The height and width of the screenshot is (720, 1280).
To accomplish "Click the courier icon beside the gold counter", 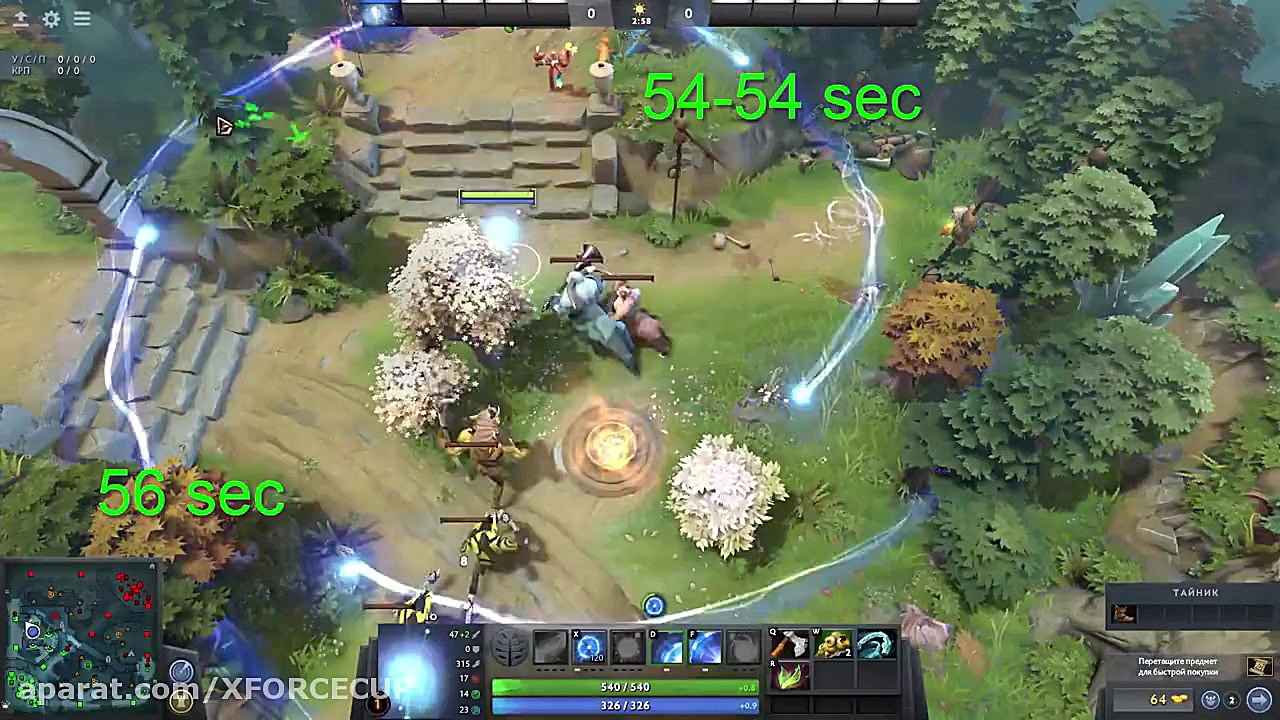I will 1210,700.
